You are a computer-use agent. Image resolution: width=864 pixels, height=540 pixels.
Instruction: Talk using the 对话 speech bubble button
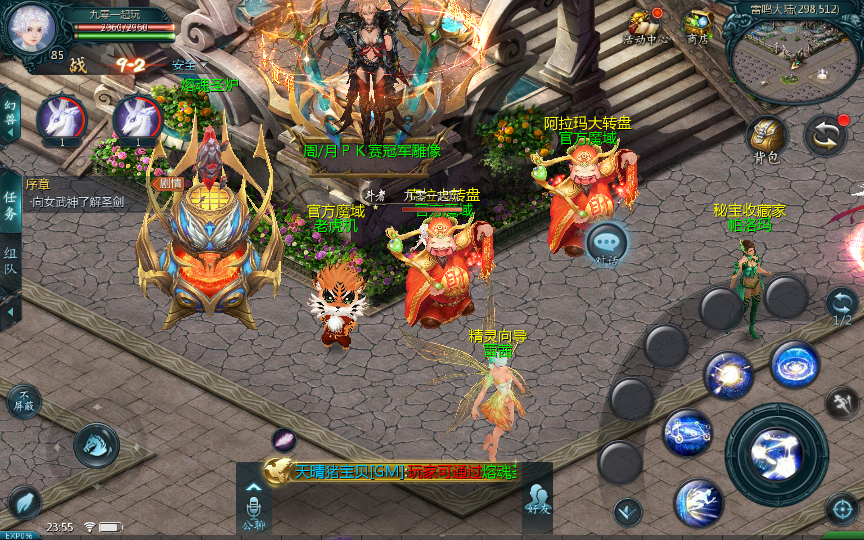[x=607, y=243]
